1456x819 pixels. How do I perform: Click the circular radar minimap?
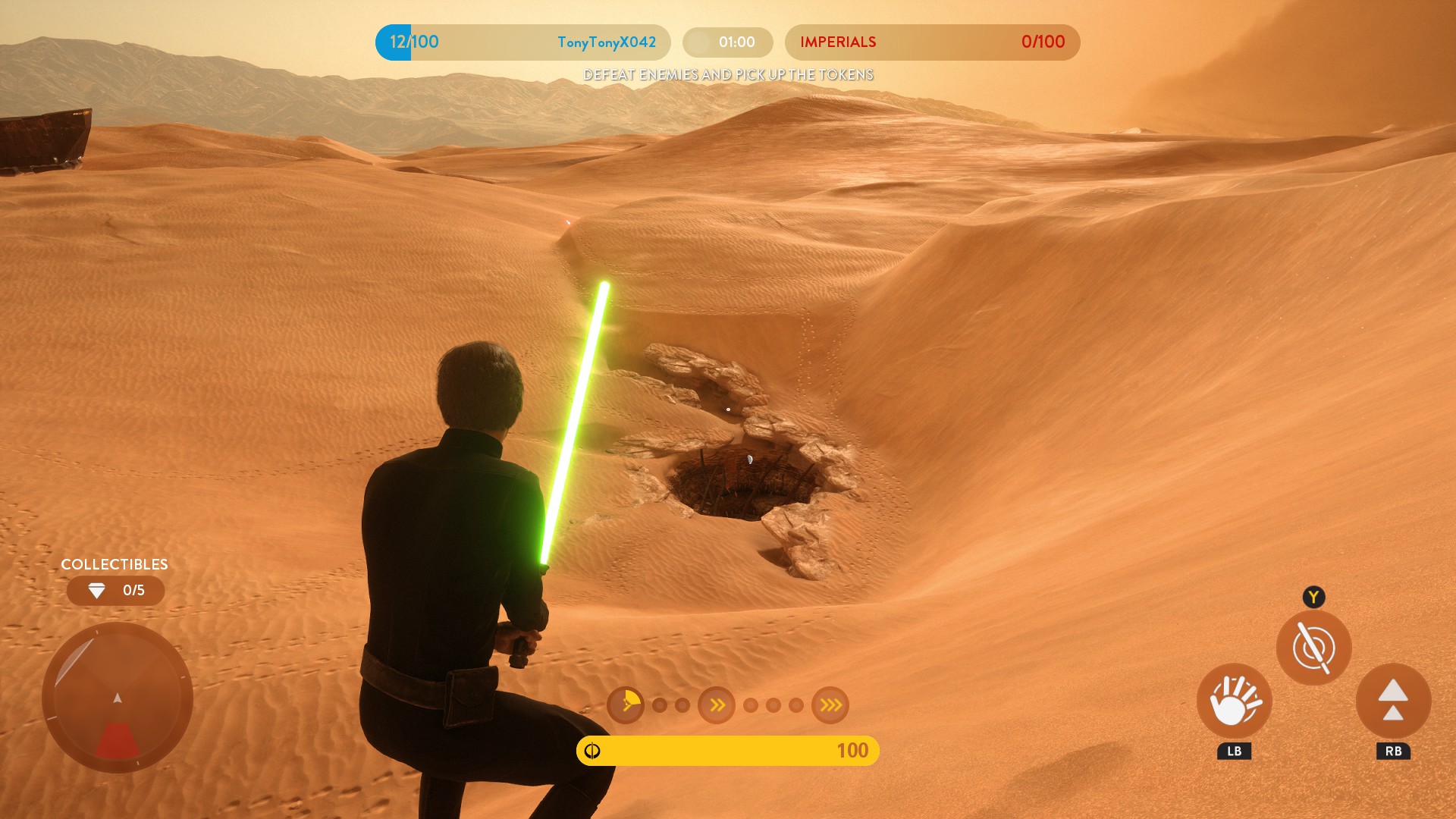pyautogui.click(x=118, y=698)
